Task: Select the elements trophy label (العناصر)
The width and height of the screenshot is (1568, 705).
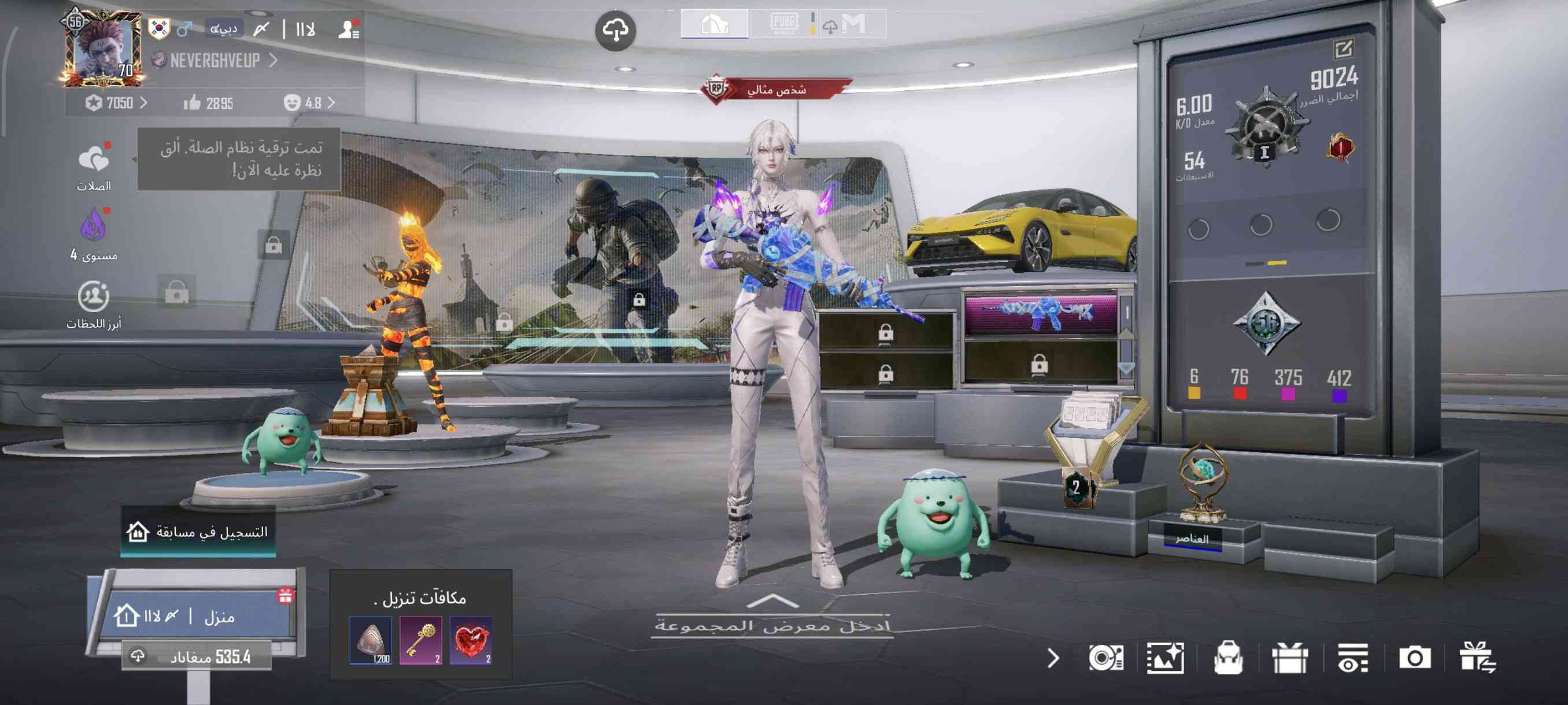Action: point(1192,539)
